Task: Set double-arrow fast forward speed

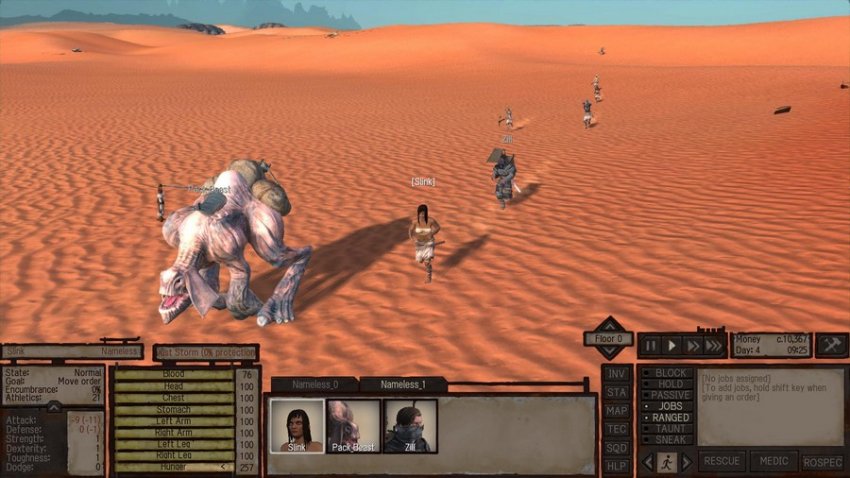Action: [x=692, y=346]
